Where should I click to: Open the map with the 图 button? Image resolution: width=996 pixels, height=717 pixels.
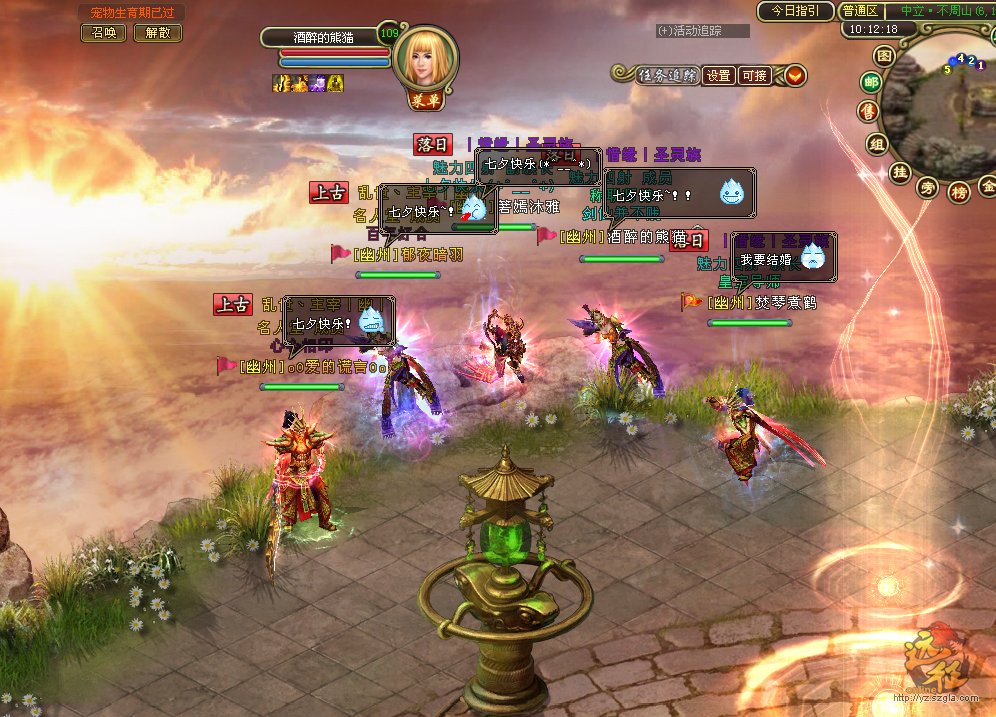click(883, 55)
